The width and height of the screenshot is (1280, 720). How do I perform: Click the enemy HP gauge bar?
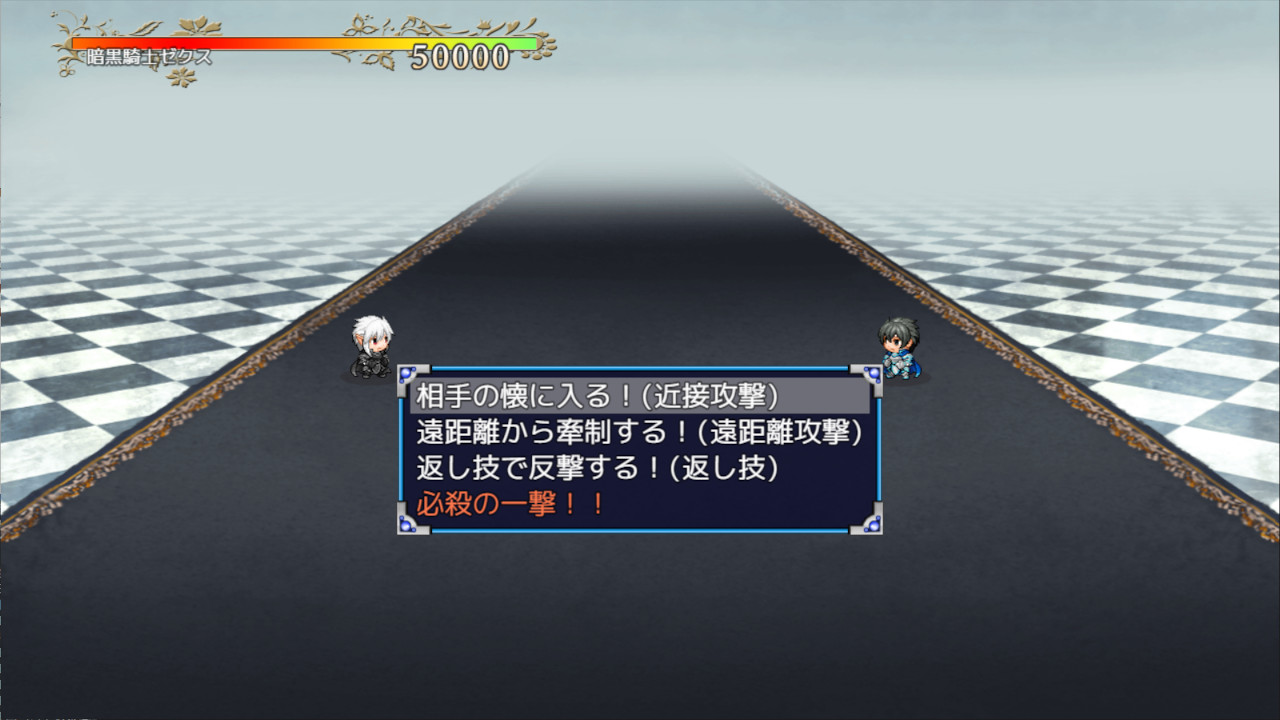(300, 44)
